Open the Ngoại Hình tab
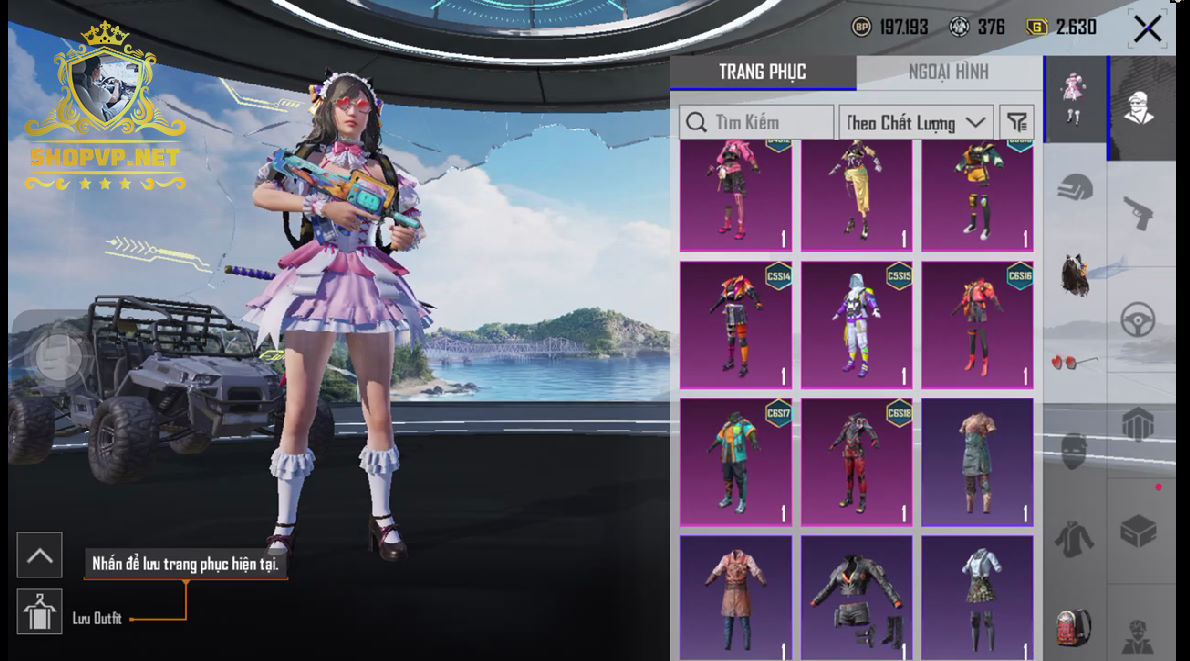This screenshot has width=1190, height=661. (x=948, y=72)
